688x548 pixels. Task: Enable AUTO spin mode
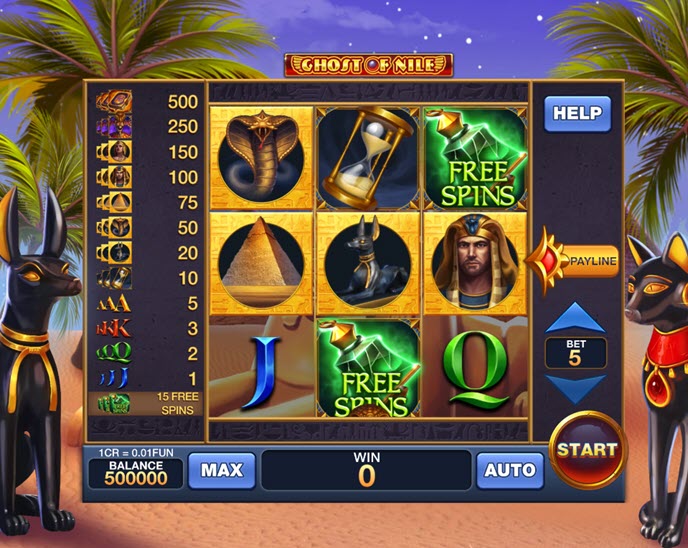point(509,470)
